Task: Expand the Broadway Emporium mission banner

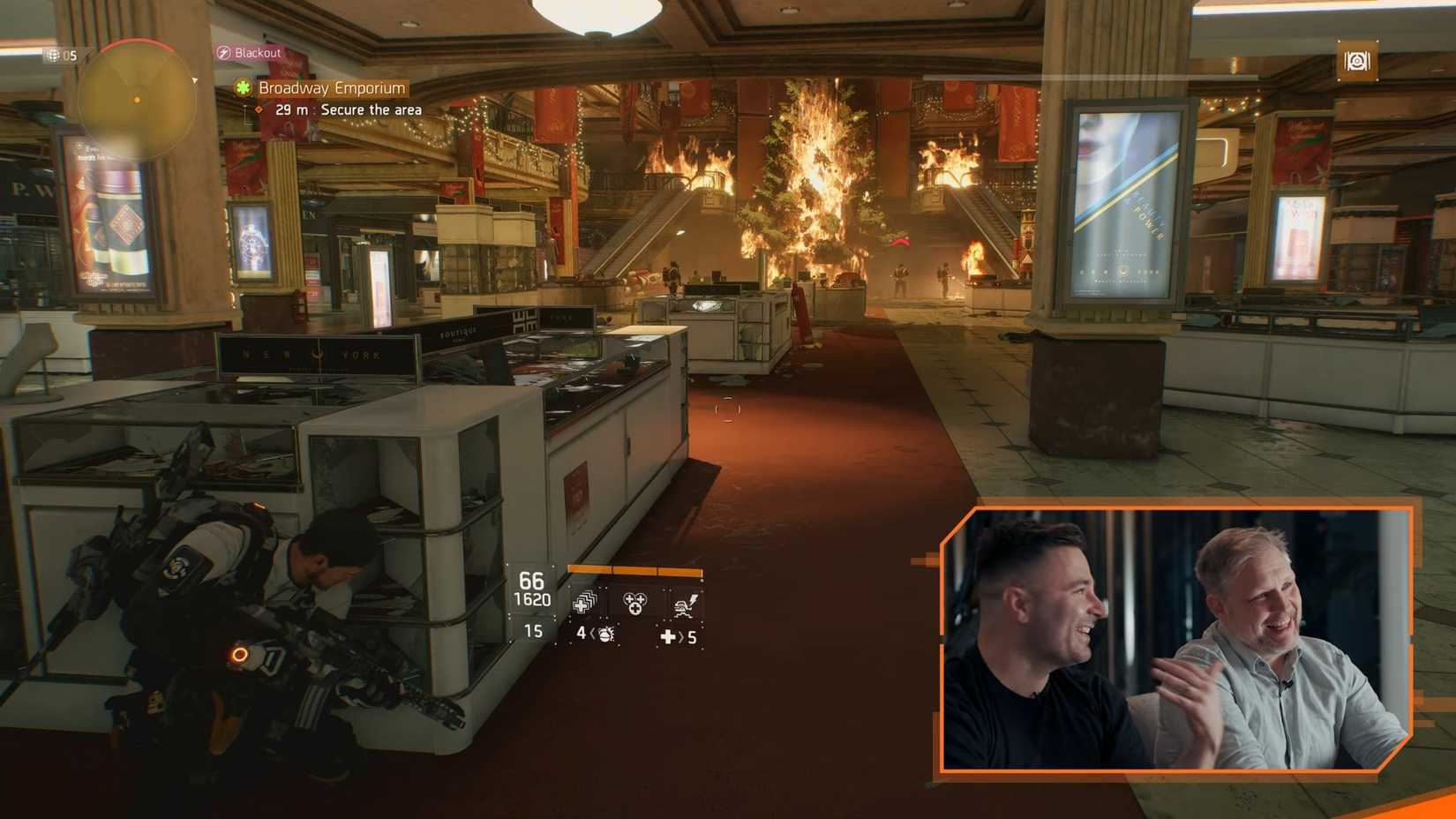Action: 331,88
